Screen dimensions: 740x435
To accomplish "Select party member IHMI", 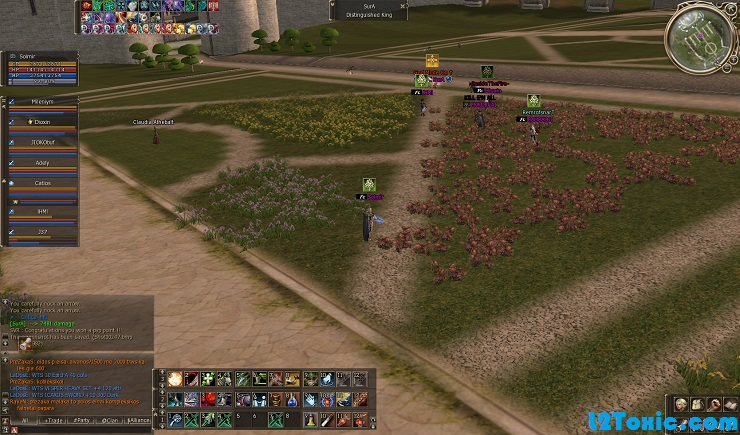I will coord(42,211).
